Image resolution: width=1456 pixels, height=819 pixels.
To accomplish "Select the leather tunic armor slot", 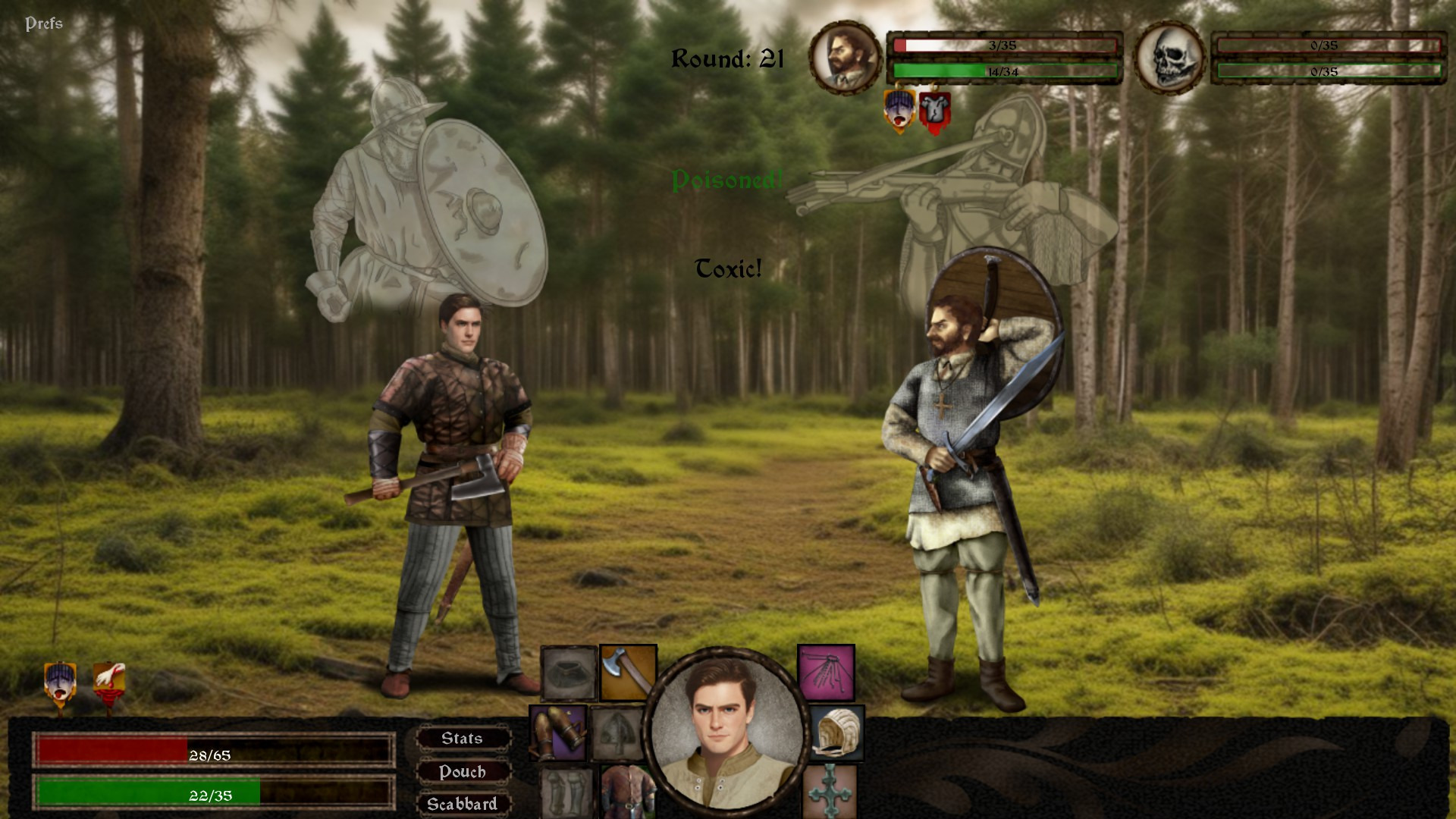I will click(626, 792).
